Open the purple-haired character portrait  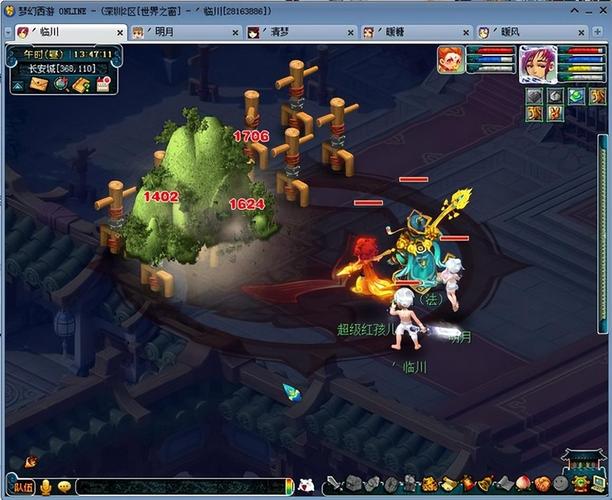point(537,62)
